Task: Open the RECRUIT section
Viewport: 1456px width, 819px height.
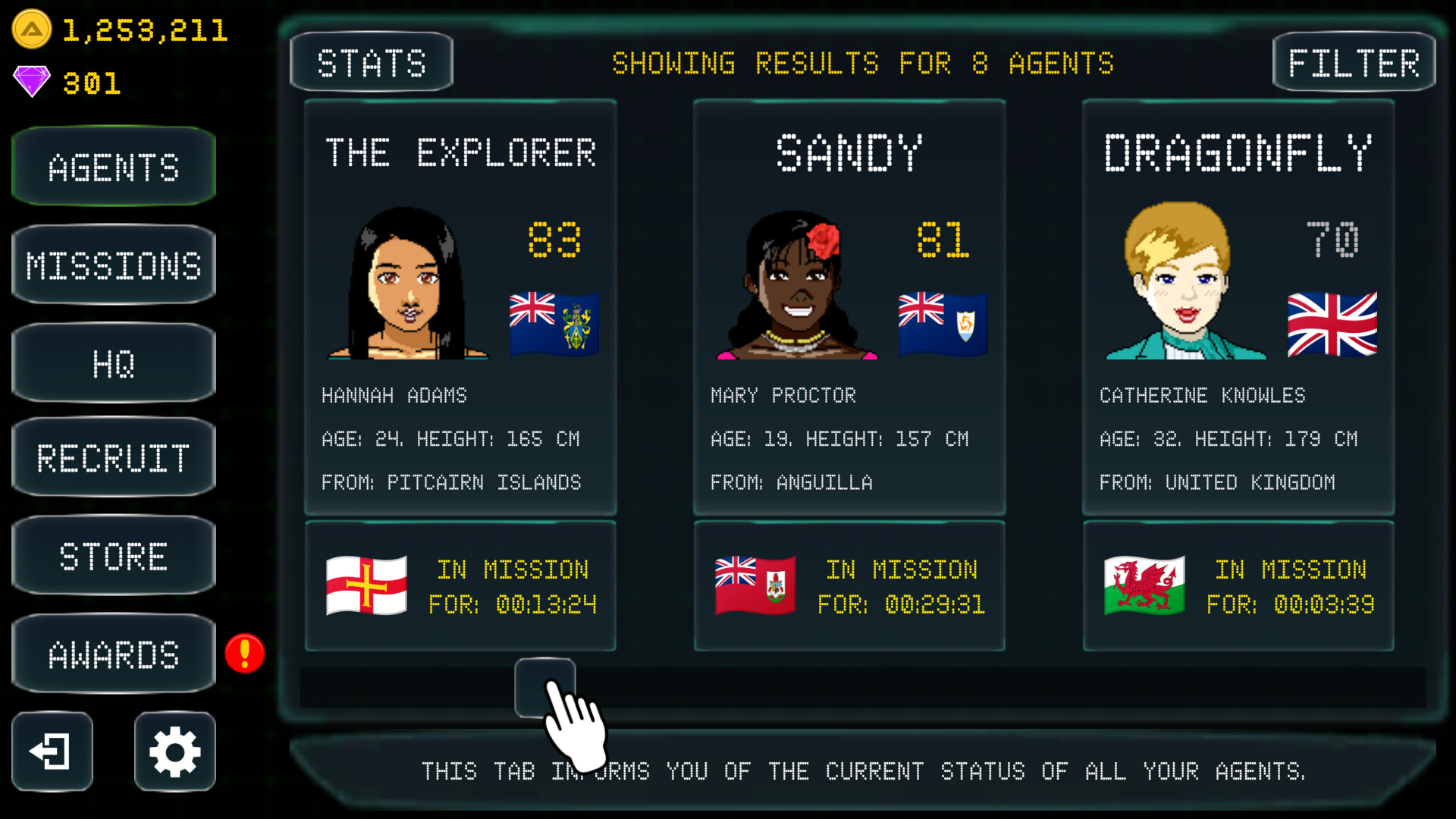Action: (114, 459)
